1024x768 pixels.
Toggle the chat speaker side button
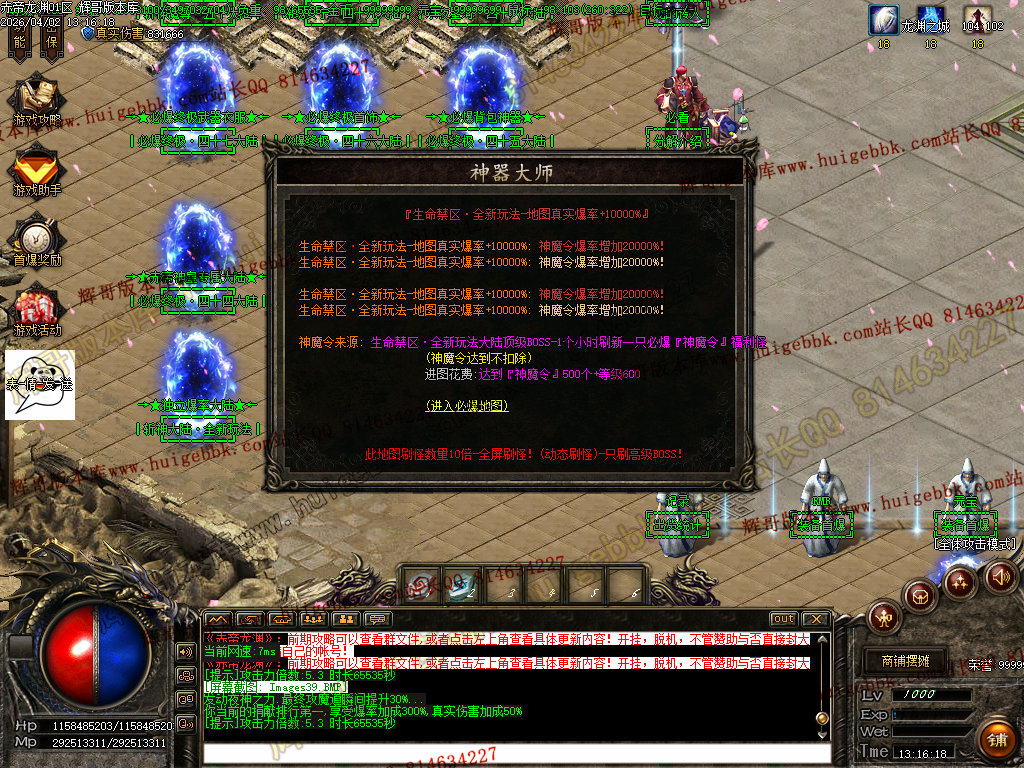point(186,651)
